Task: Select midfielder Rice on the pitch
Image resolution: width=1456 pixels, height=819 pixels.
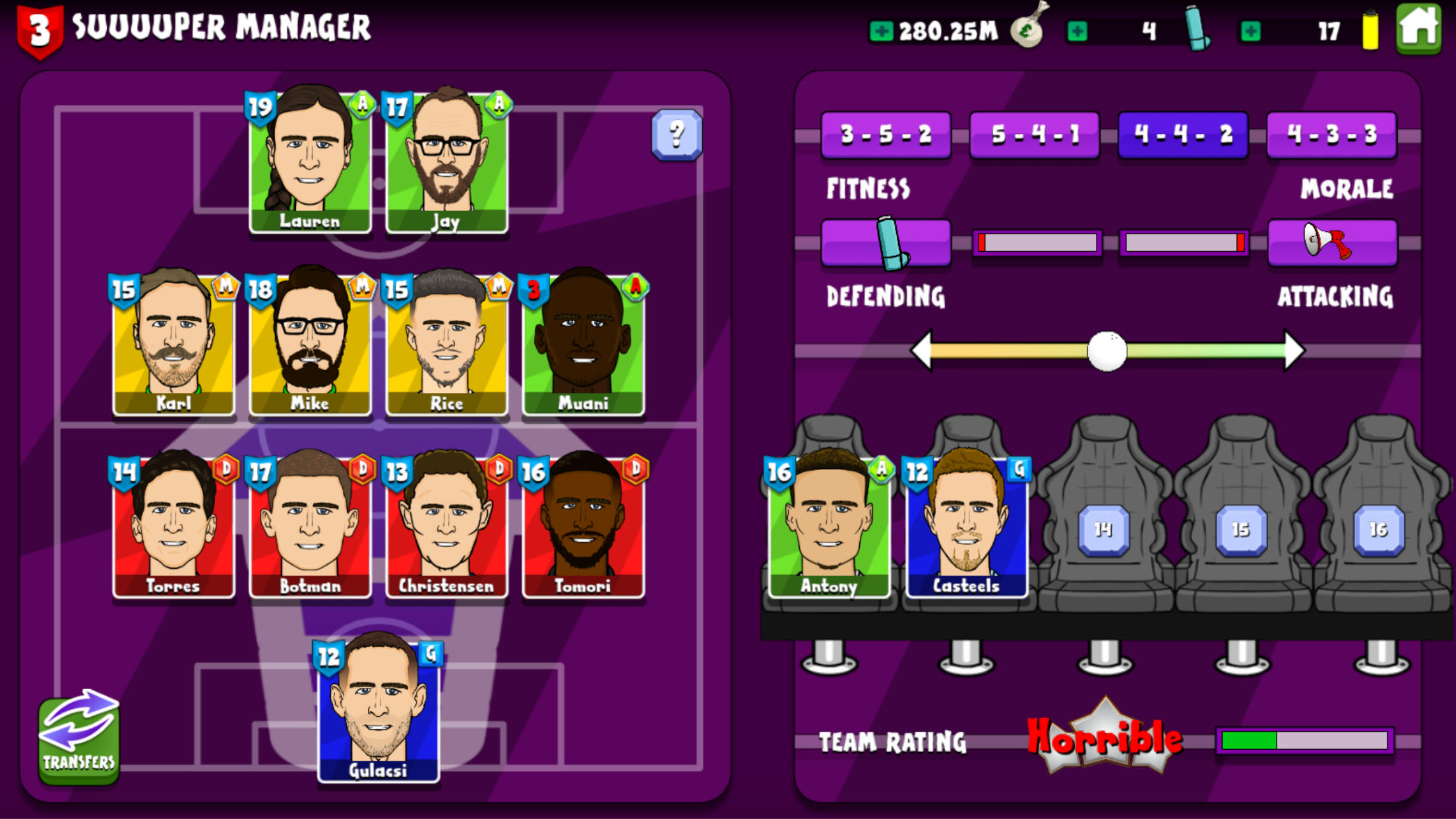Action: tap(446, 346)
